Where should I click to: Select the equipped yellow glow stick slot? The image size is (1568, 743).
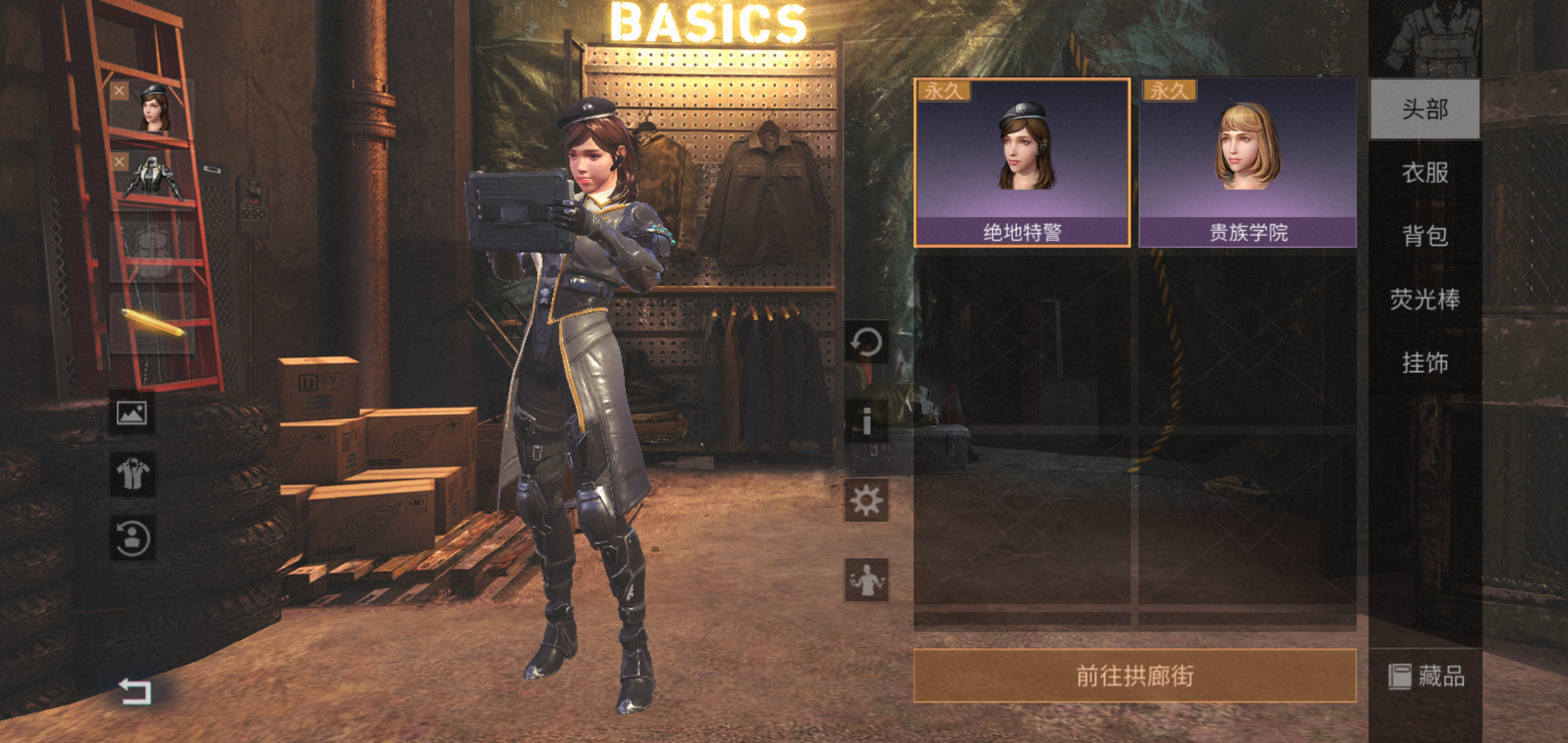[x=153, y=323]
